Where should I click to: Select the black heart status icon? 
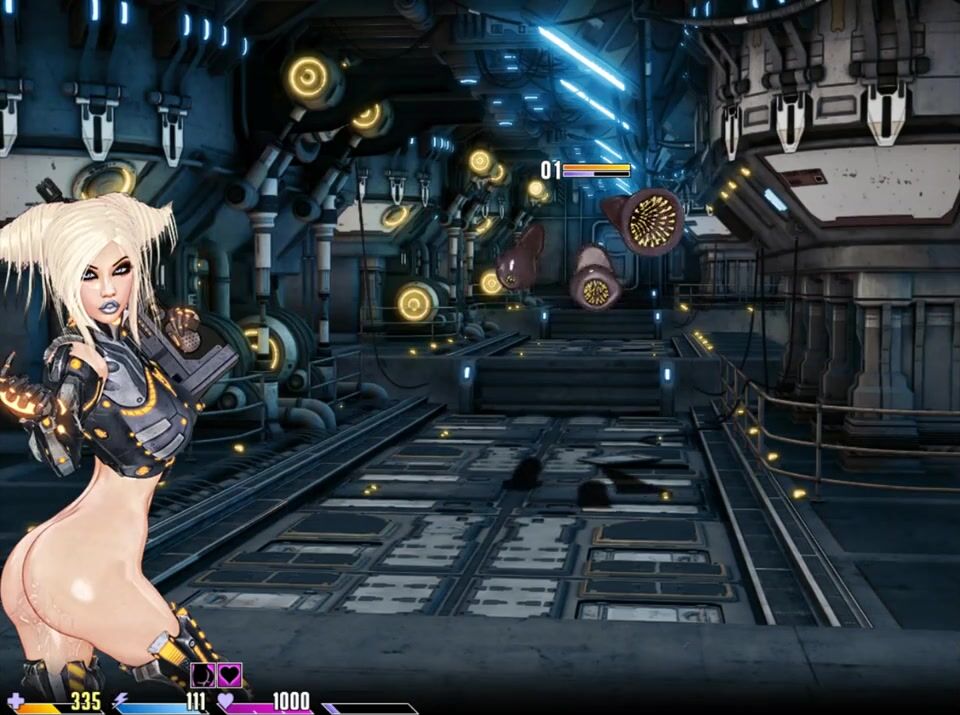click(x=230, y=675)
